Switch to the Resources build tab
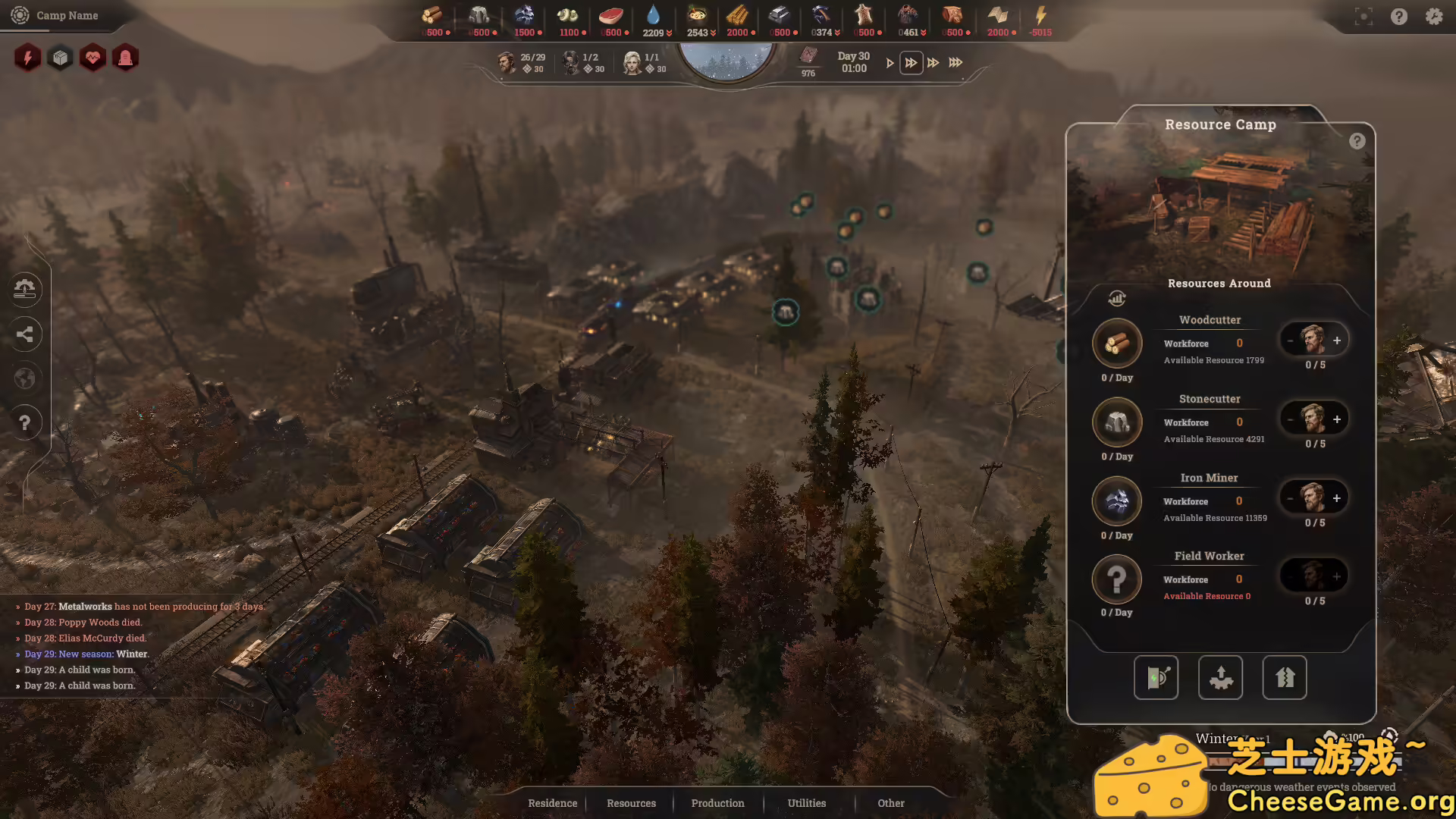The height and width of the screenshot is (819, 1456). 631,803
